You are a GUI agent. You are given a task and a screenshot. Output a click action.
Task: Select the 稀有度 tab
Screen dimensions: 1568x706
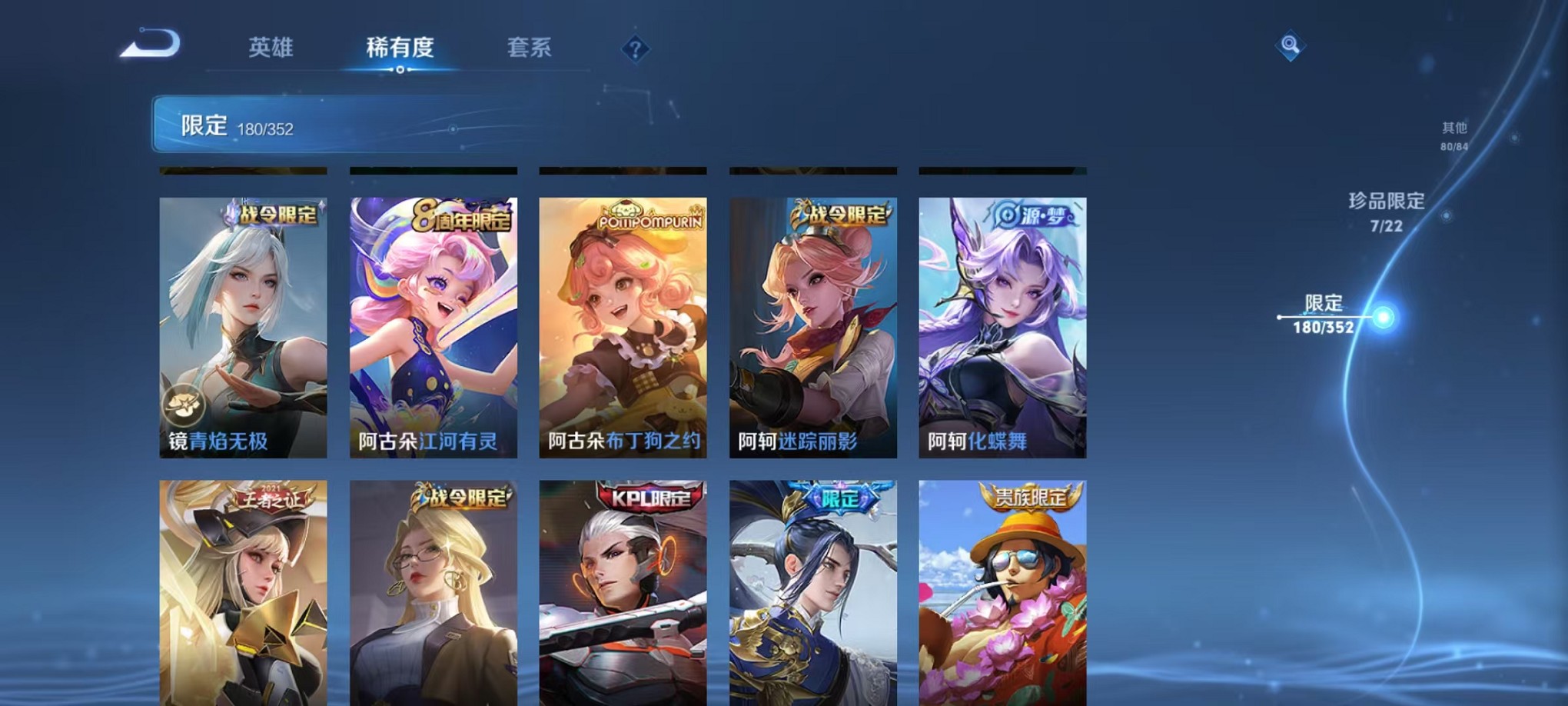401,48
